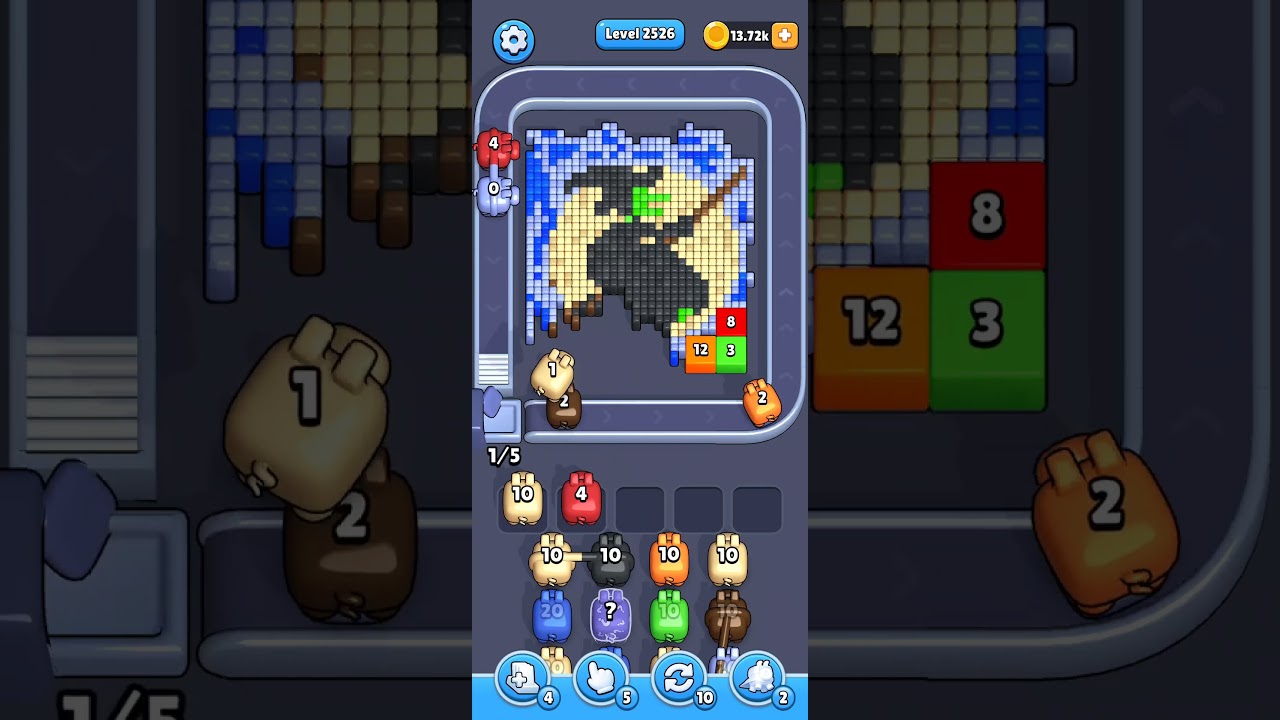The image size is (1280, 720).
Task: Open the Level 2526 banner
Action: [639, 34]
